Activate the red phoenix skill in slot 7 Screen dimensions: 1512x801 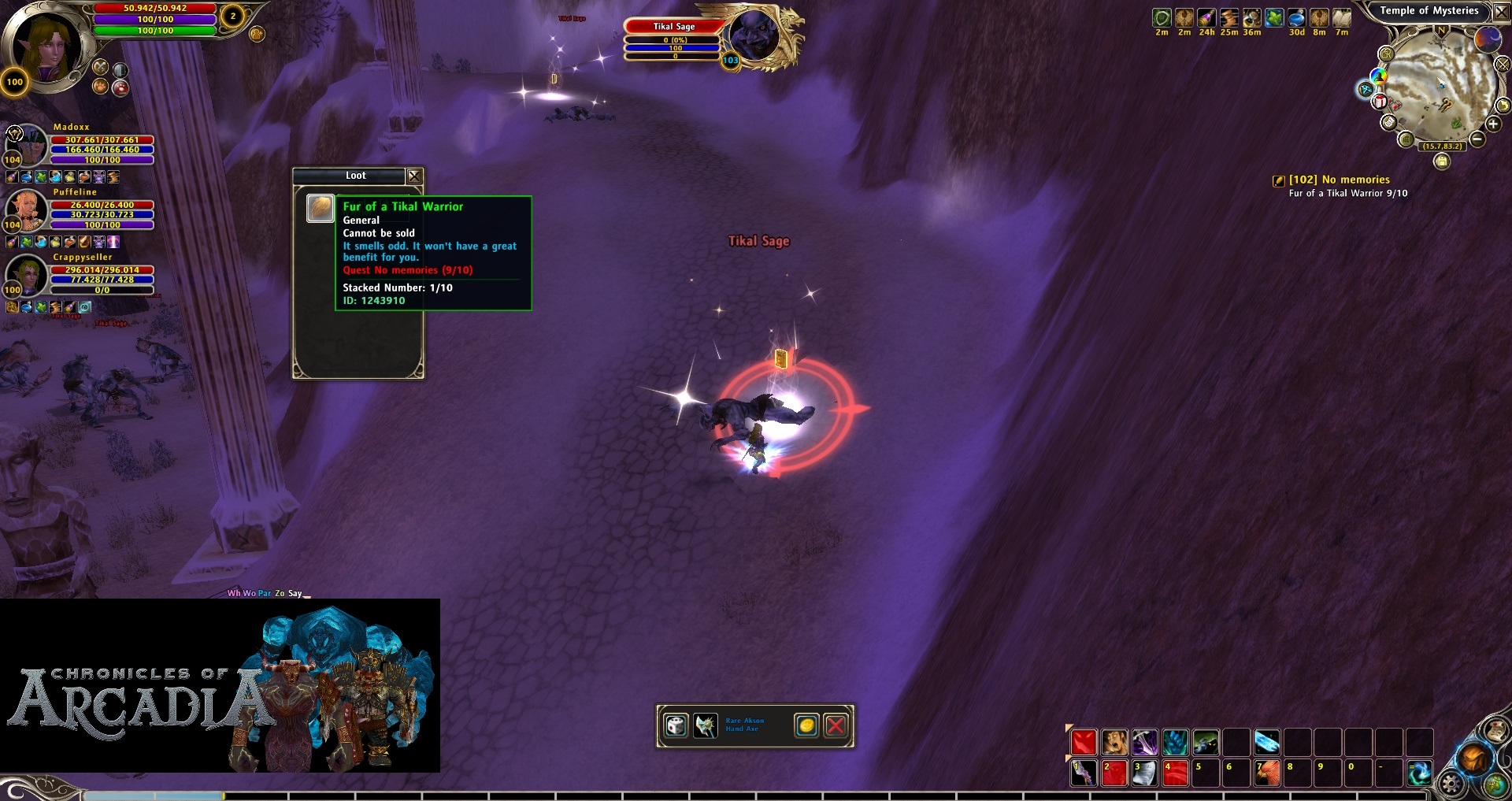[1266, 773]
